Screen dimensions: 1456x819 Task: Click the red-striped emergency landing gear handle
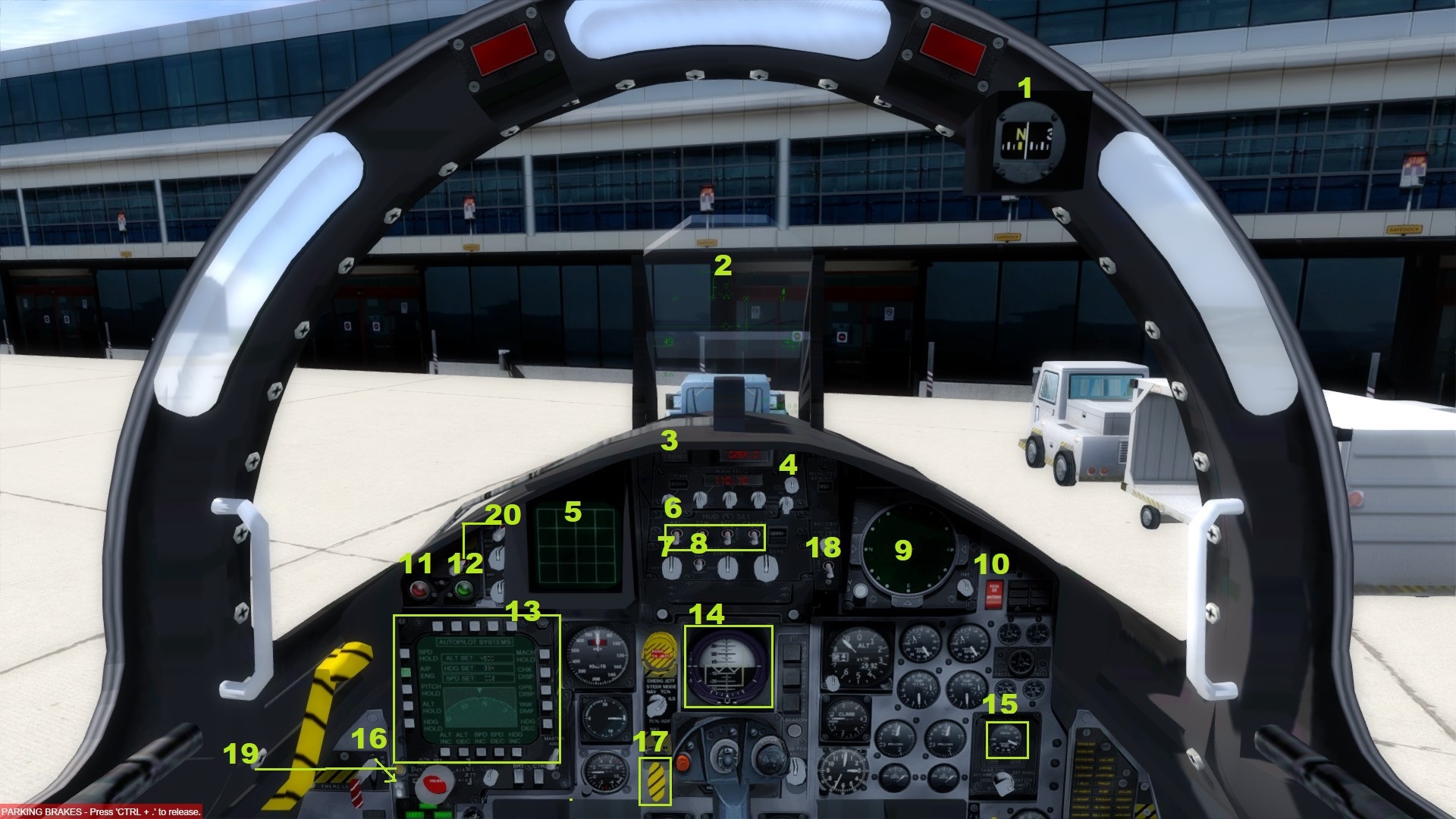pos(356,795)
